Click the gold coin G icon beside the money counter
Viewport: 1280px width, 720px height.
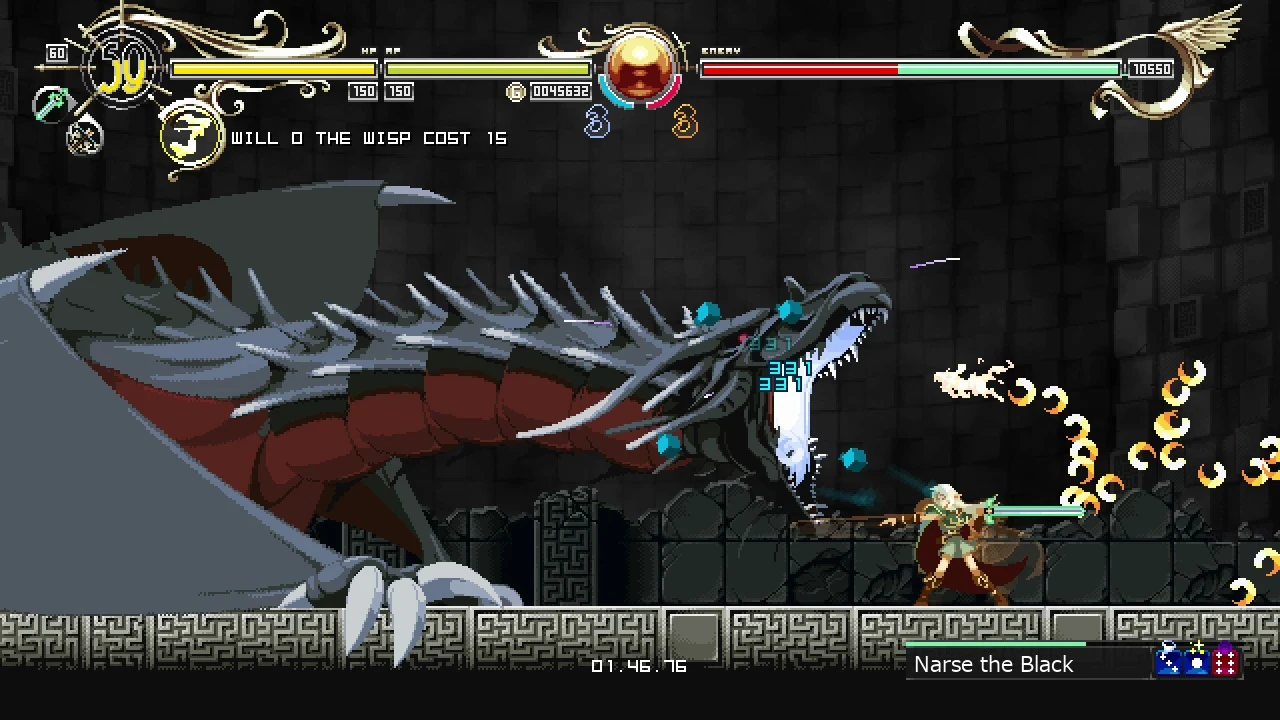516,90
